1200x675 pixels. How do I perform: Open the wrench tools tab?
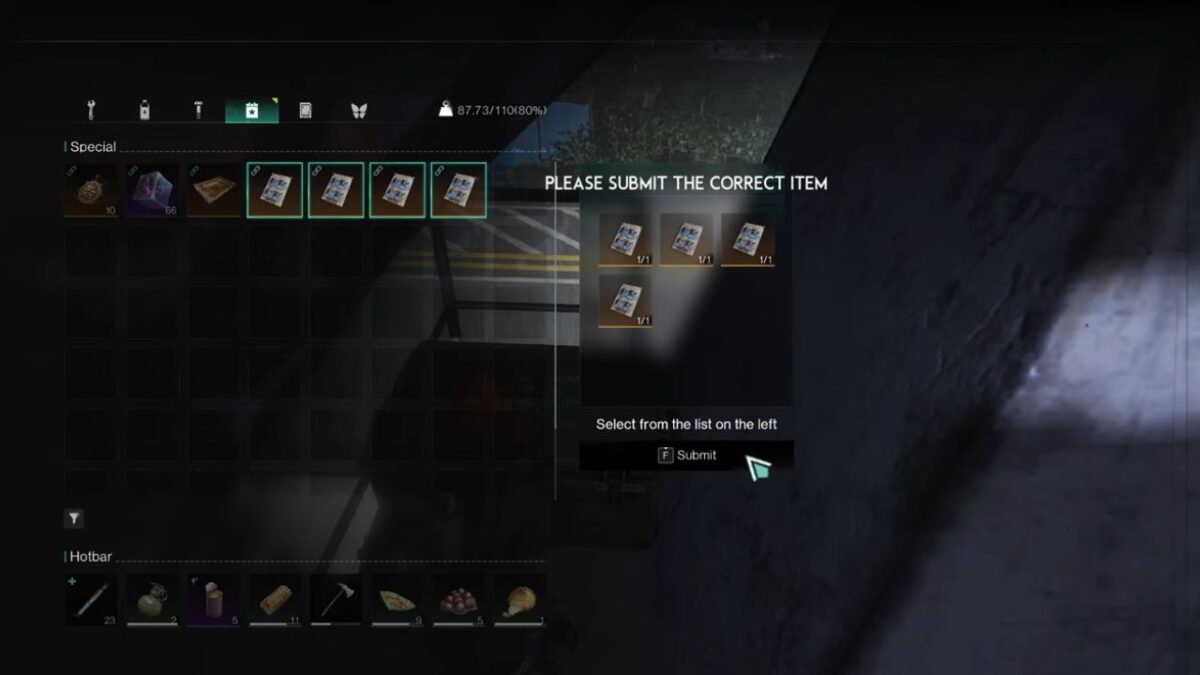(91, 110)
